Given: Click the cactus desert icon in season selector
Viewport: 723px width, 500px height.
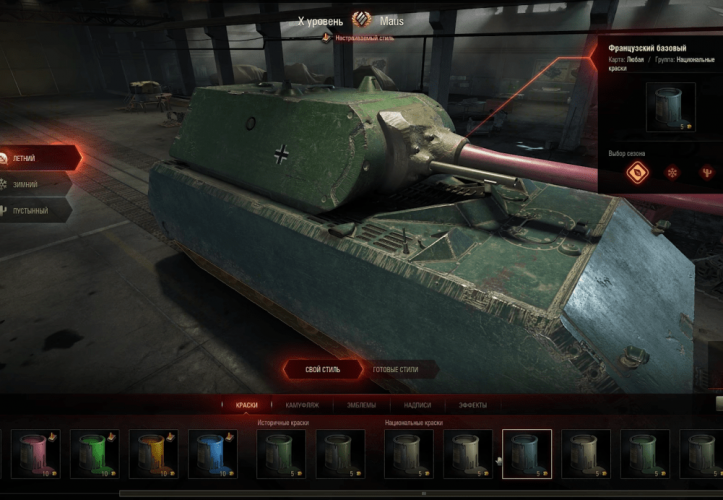Looking at the screenshot, I should [707, 172].
